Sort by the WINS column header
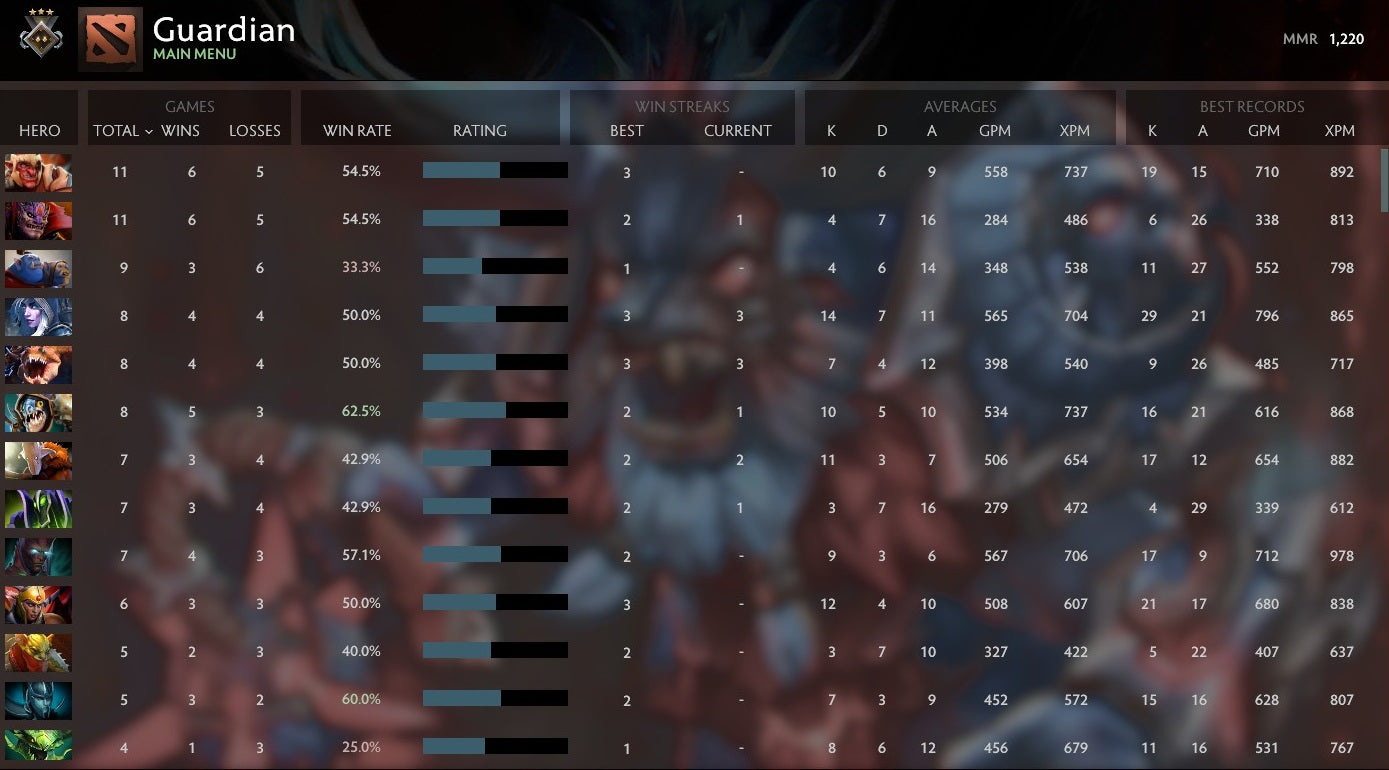 click(181, 130)
